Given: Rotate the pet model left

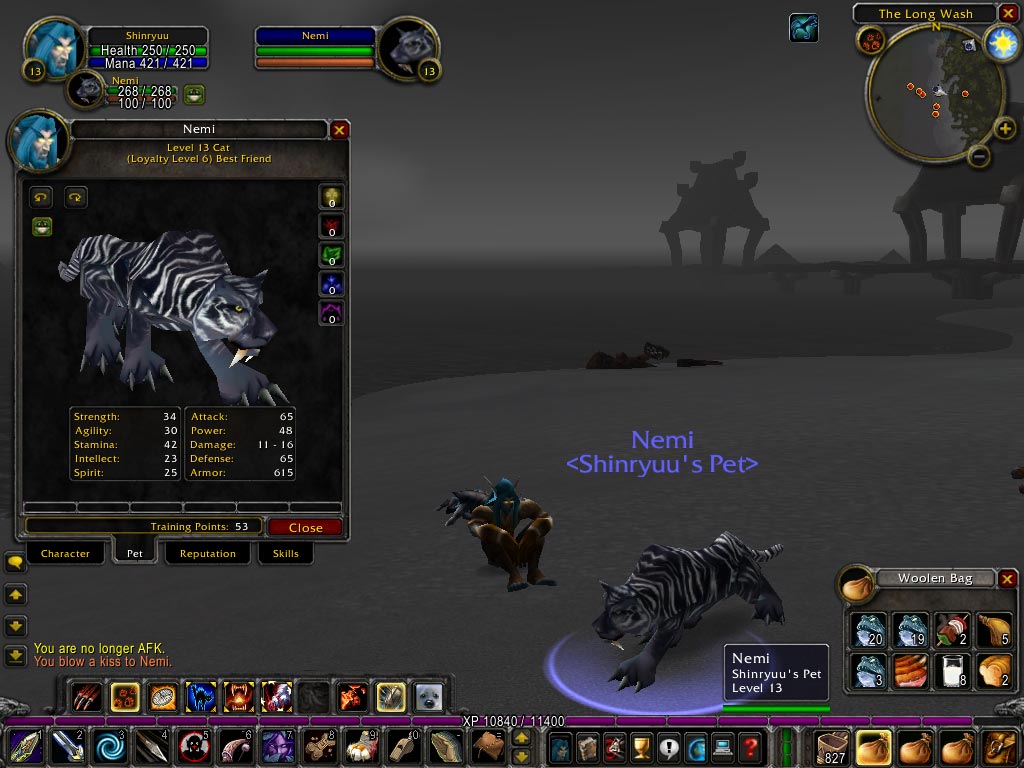Looking at the screenshot, I should pos(41,197).
